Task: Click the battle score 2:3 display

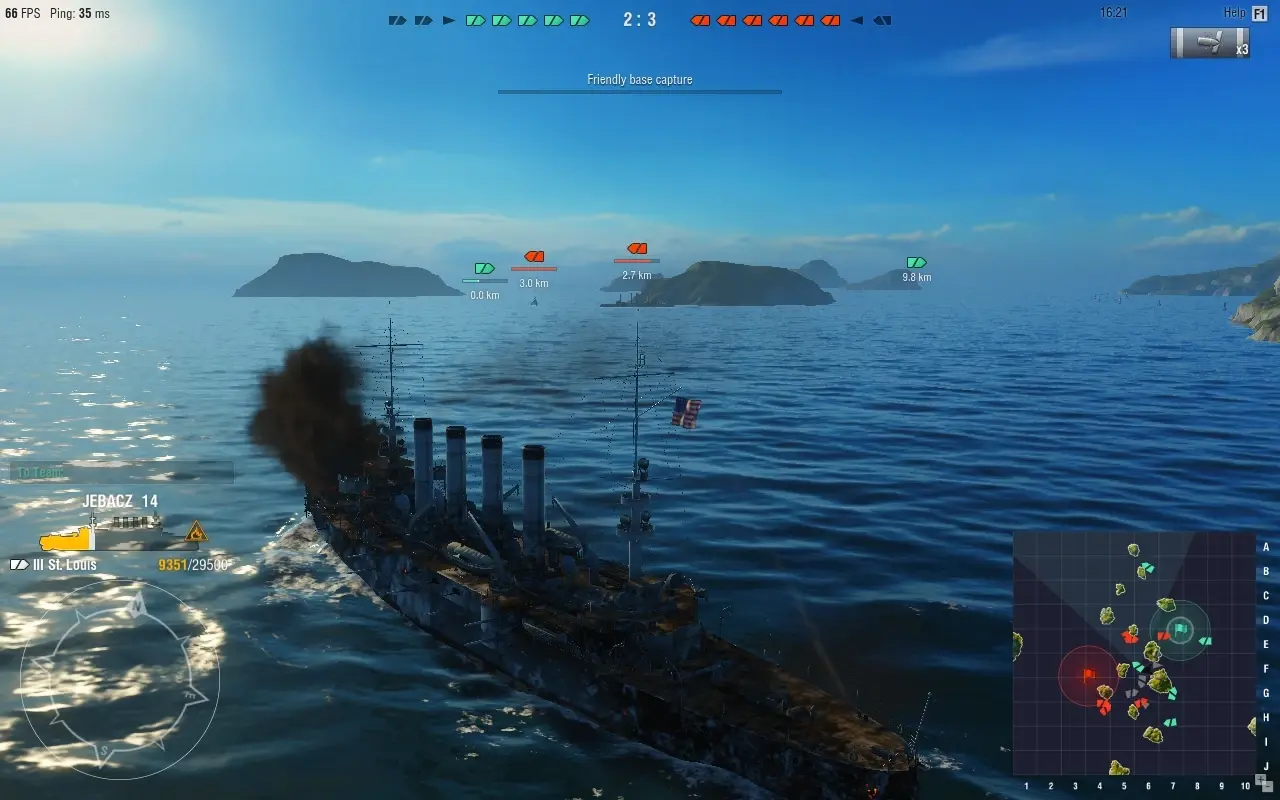Action: (640, 18)
